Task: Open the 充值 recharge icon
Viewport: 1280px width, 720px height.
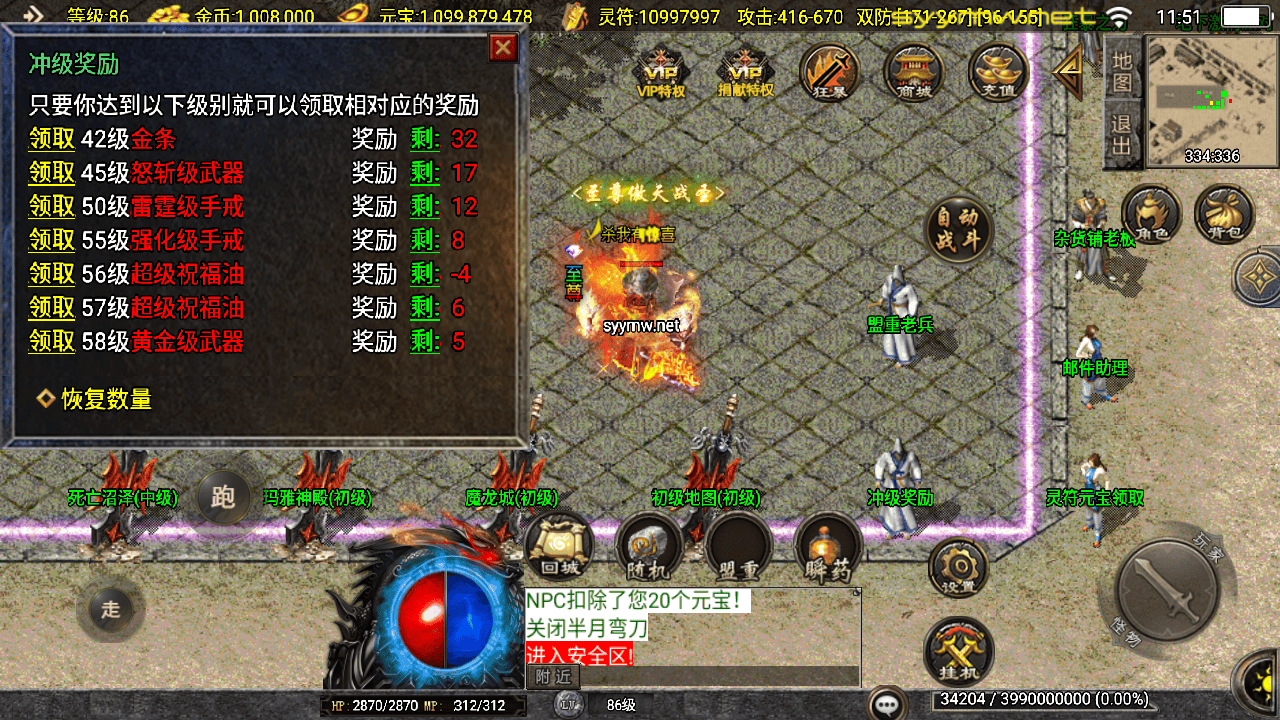Action: 998,73
